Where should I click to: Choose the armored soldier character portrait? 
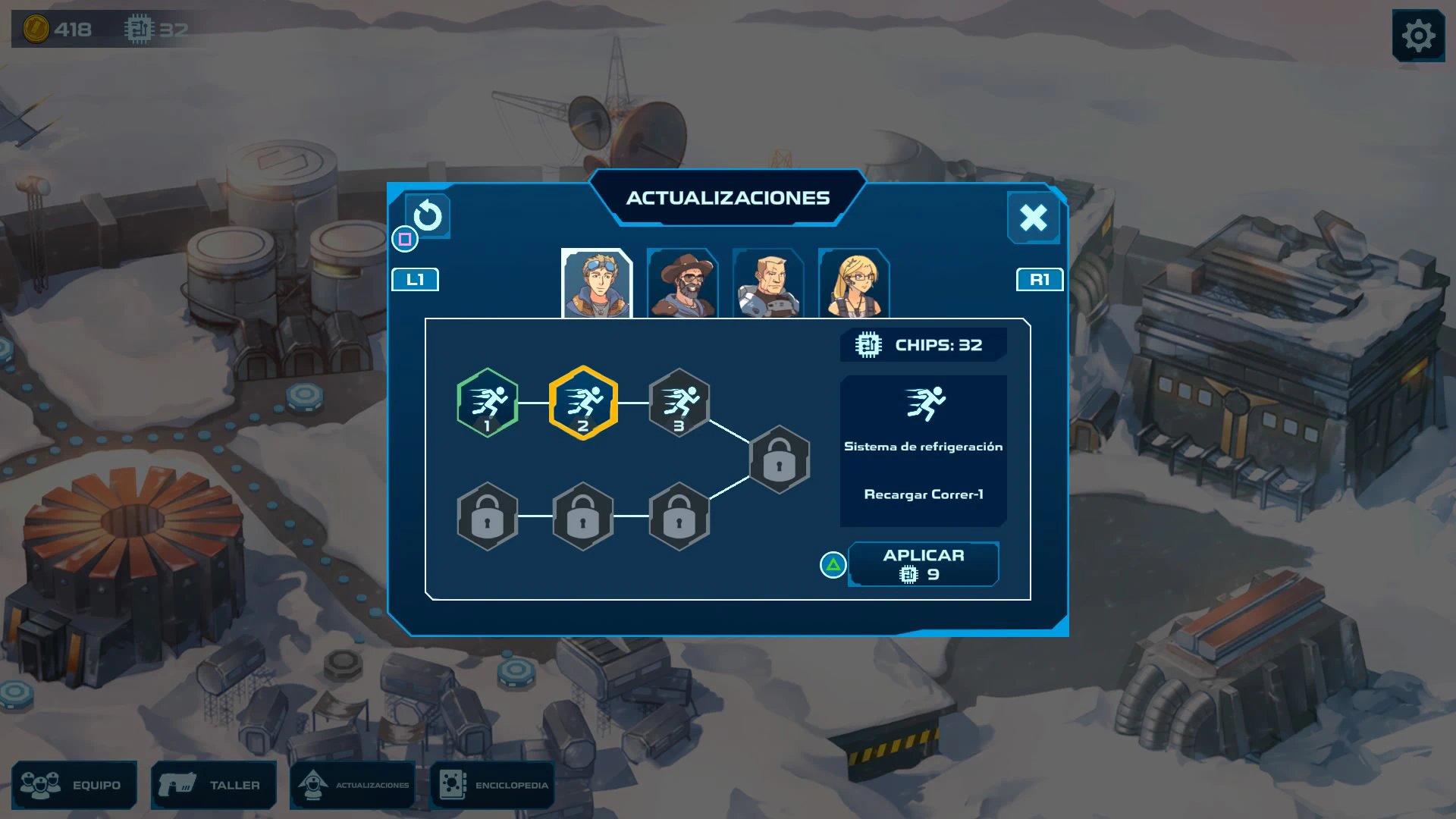(x=768, y=284)
